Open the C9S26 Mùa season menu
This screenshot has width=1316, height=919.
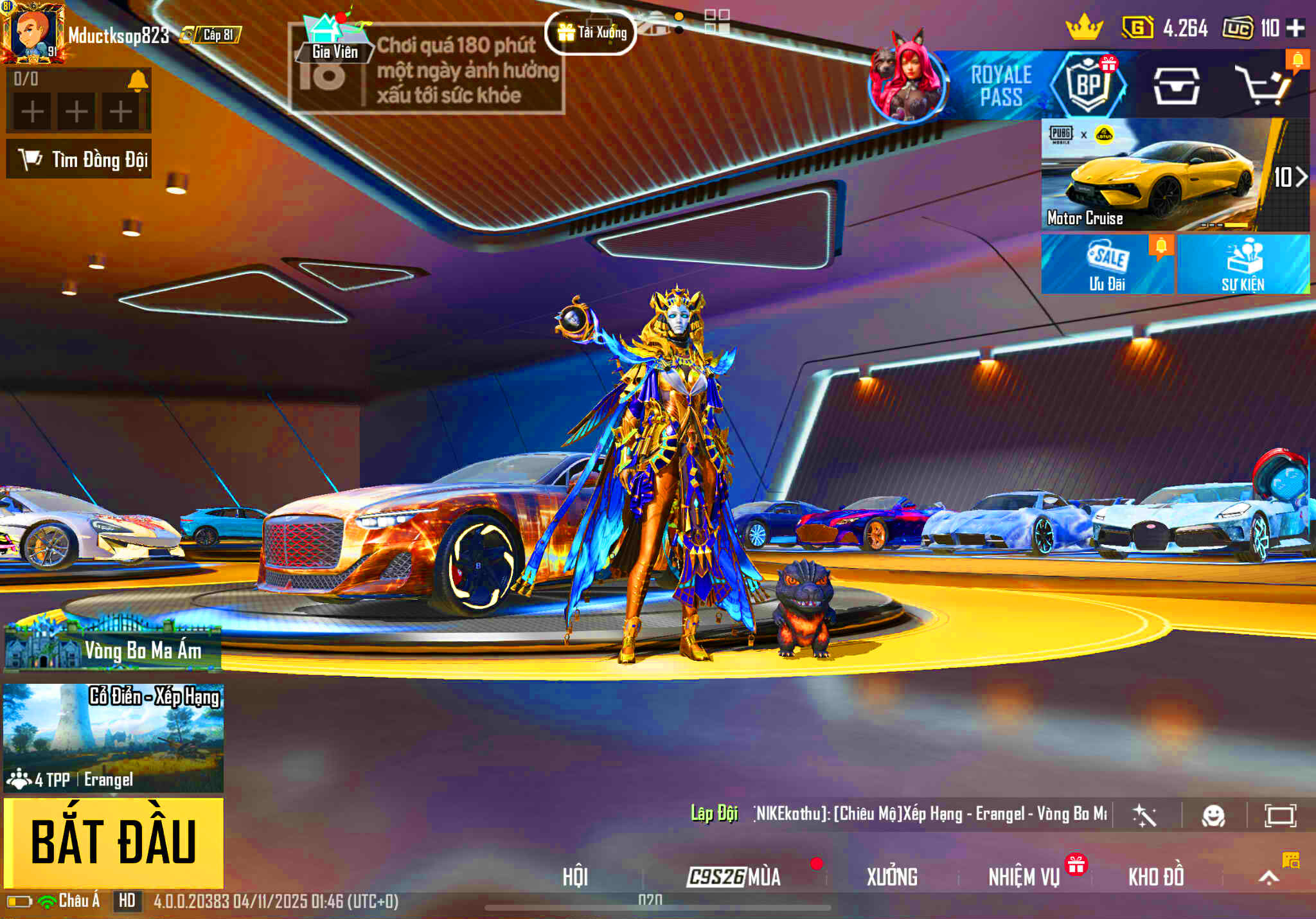pos(734,877)
